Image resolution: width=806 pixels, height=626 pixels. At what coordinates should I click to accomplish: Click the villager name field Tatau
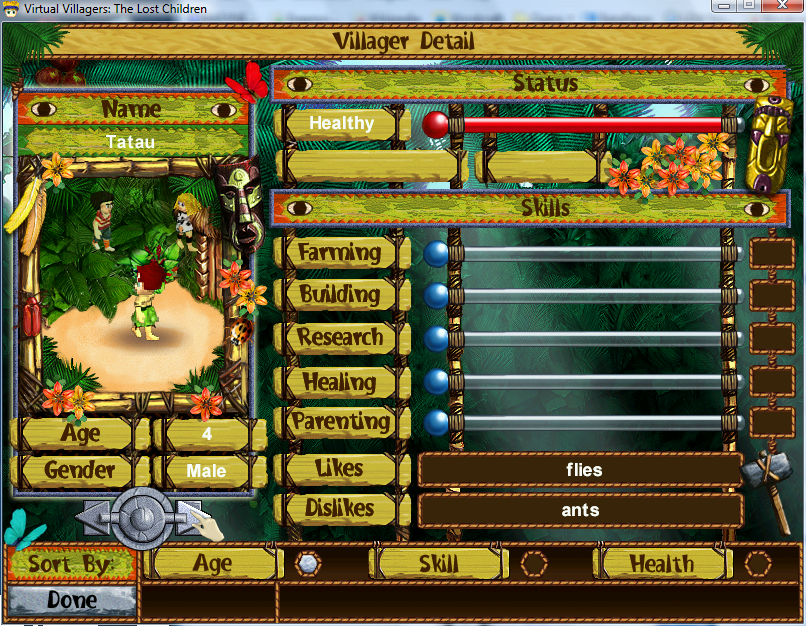(131, 142)
